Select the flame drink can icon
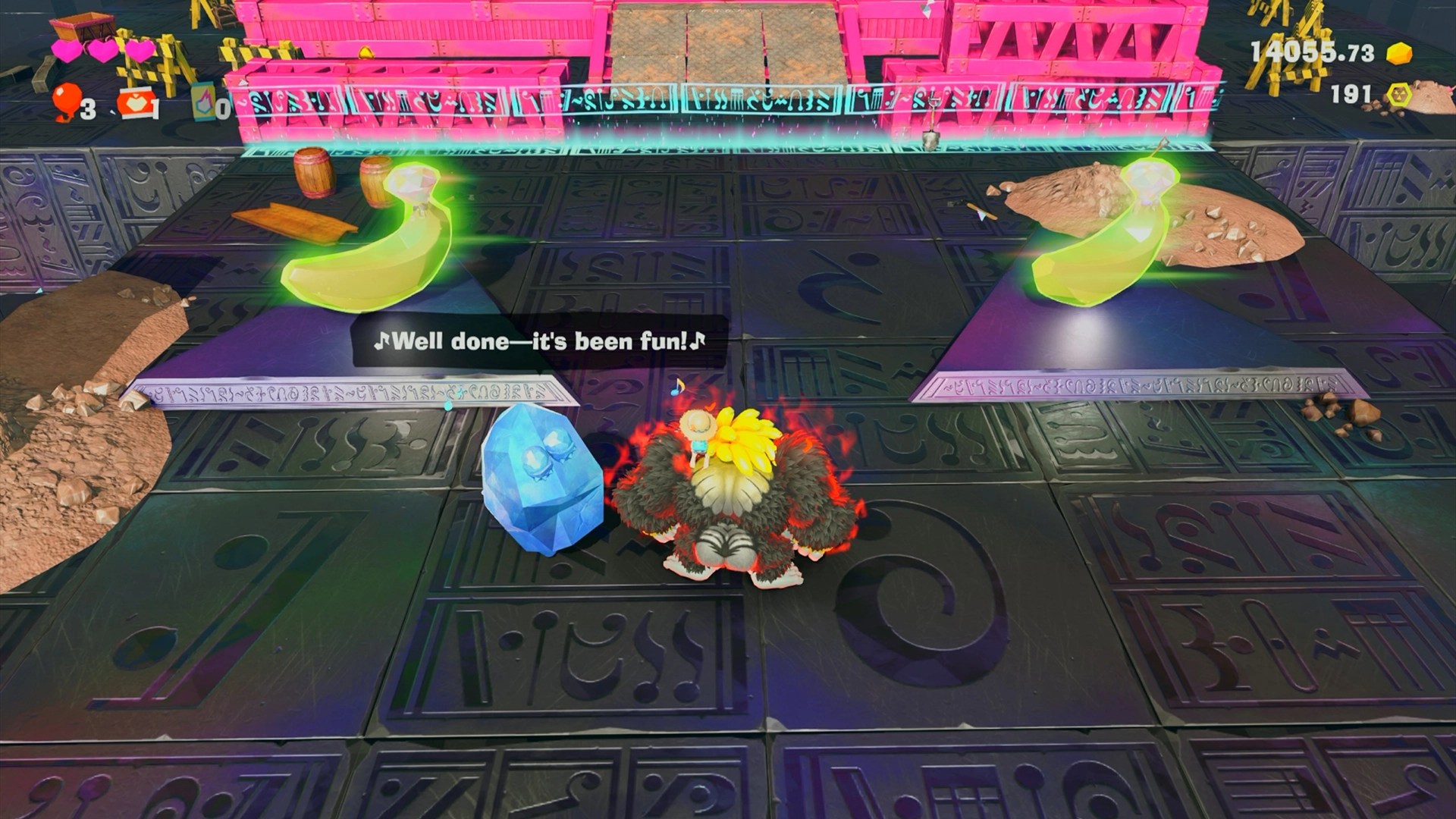Screen dimensions: 1456x819 [x=202, y=106]
